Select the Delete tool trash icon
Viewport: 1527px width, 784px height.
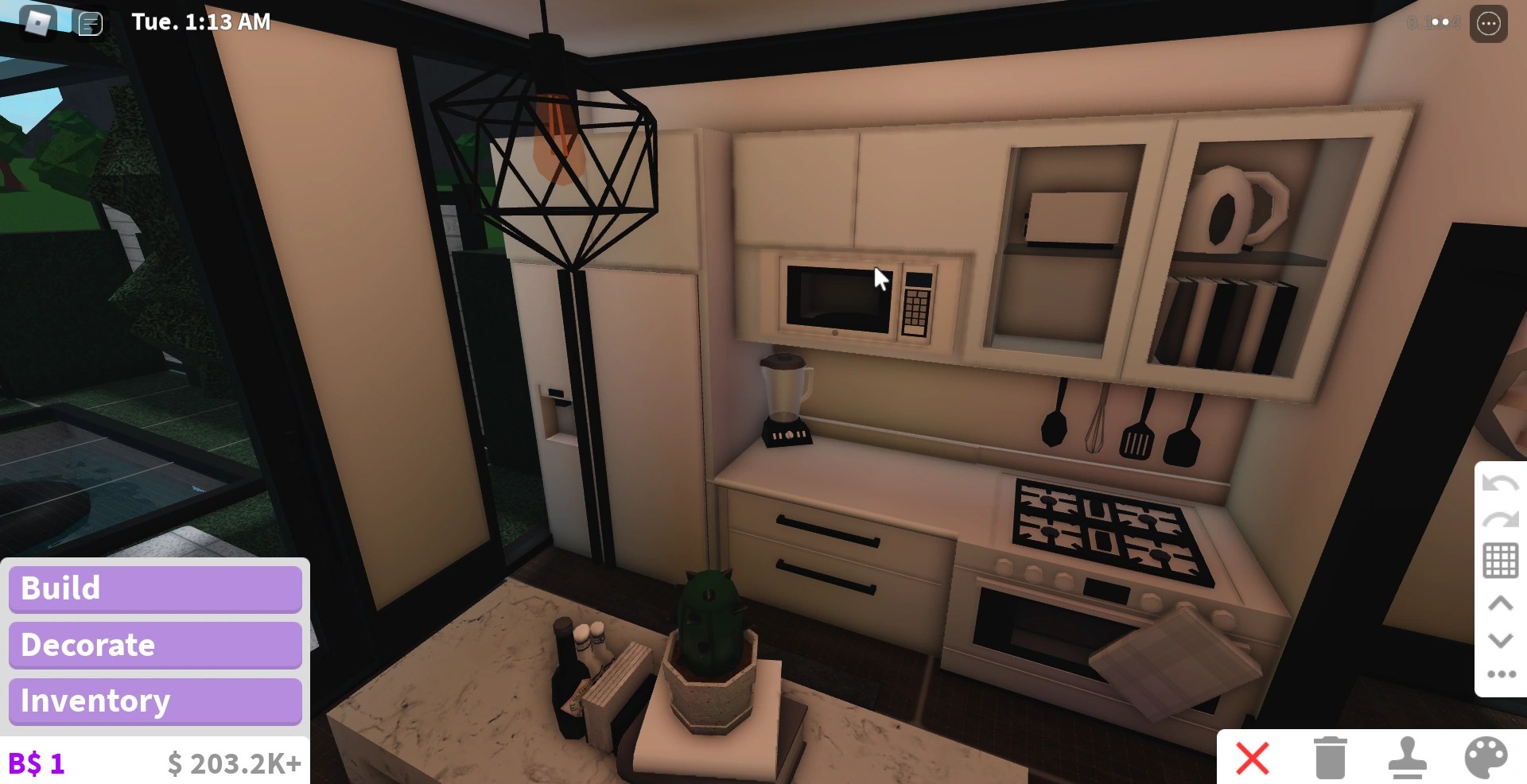[1331, 759]
